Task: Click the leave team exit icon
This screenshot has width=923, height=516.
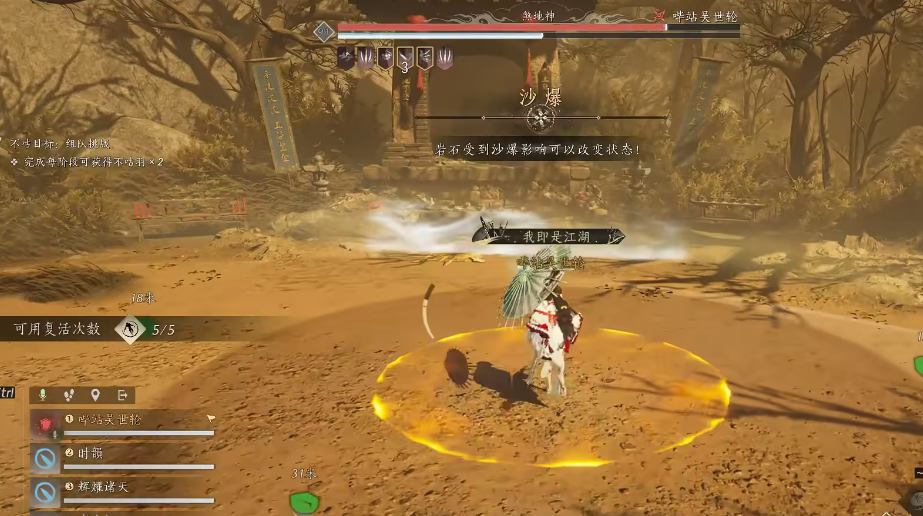Action: (122, 395)
